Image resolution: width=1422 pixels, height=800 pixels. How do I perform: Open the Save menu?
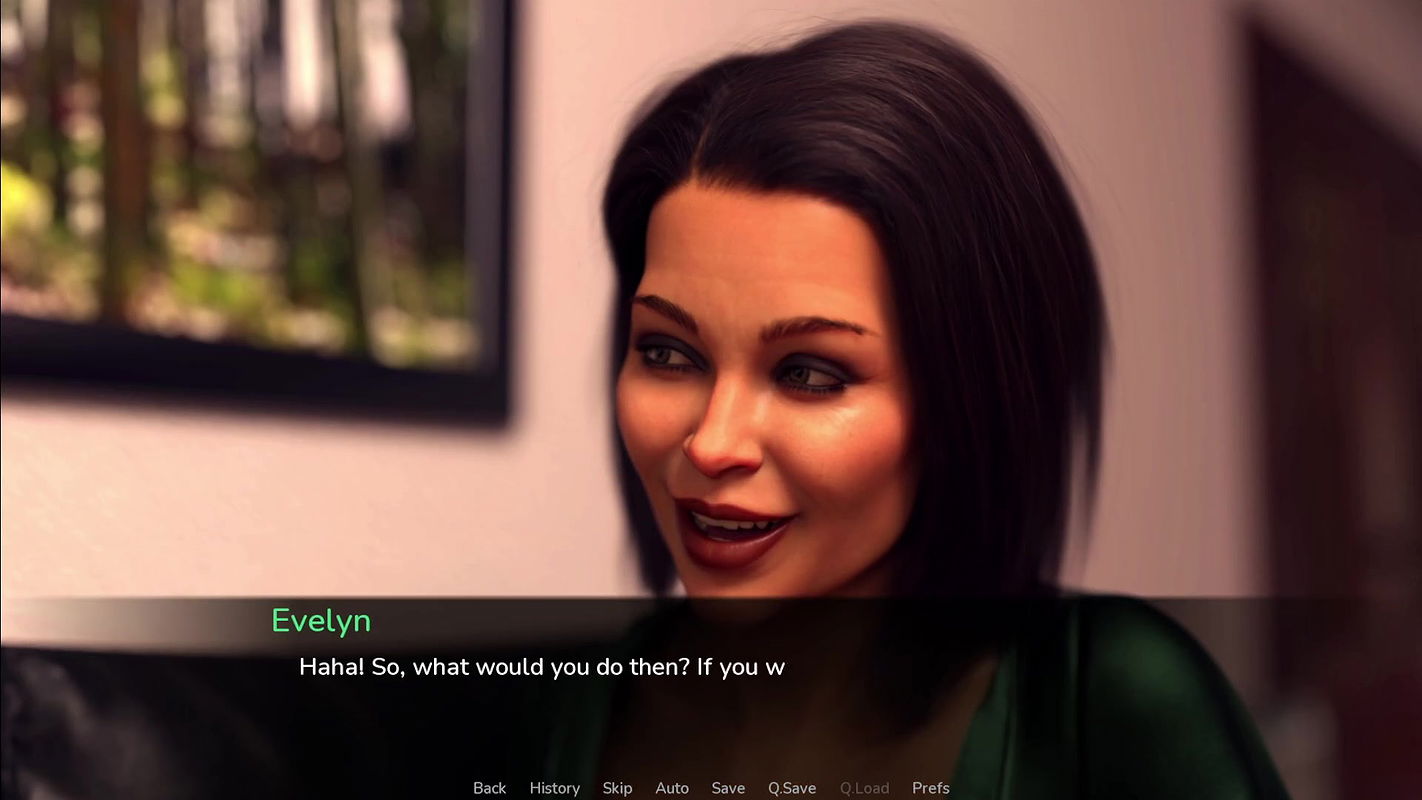pyautogui.click(x=728, y=788)
